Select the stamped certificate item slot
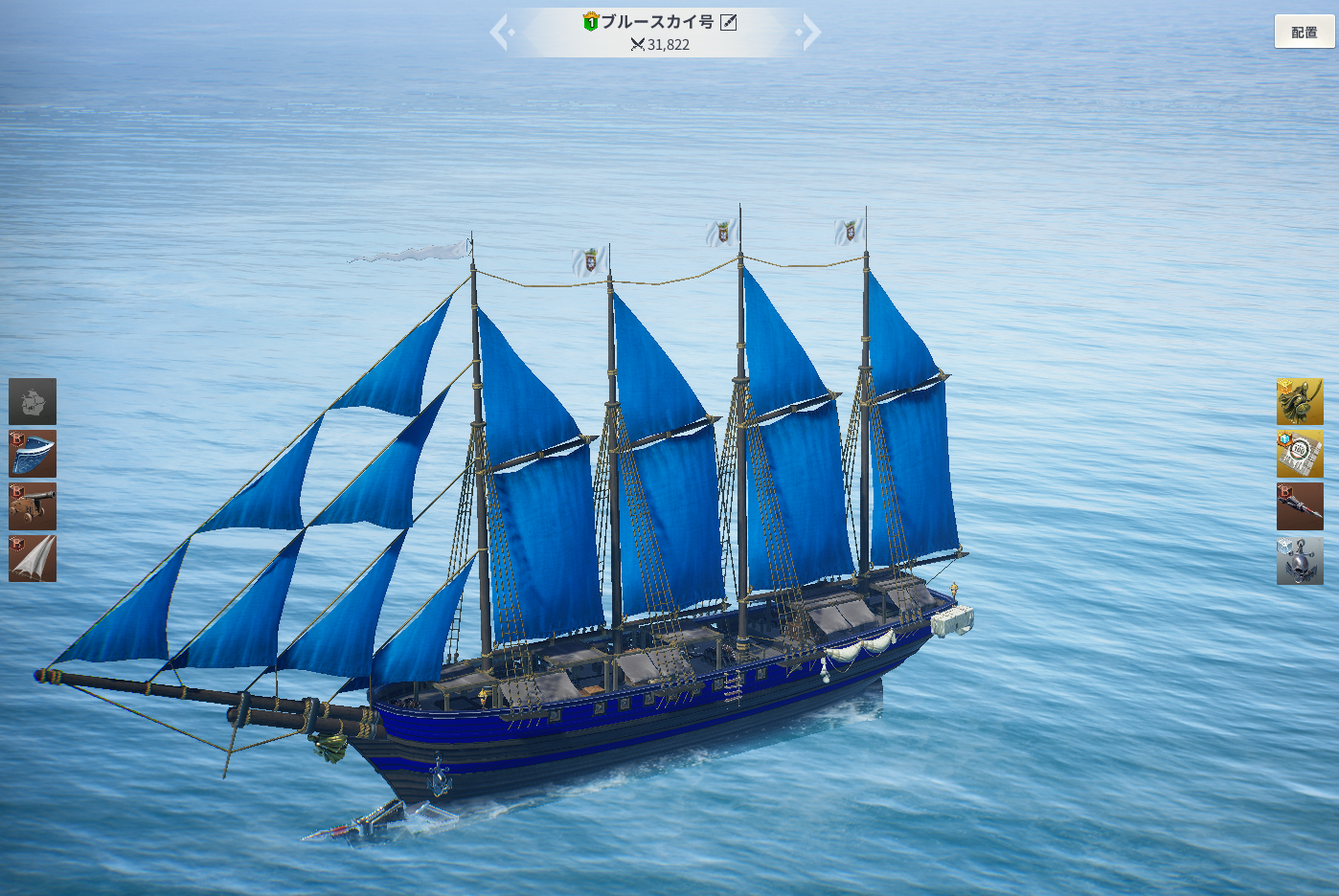Viewport: 1339px width, 896px height. [1300, 454]
